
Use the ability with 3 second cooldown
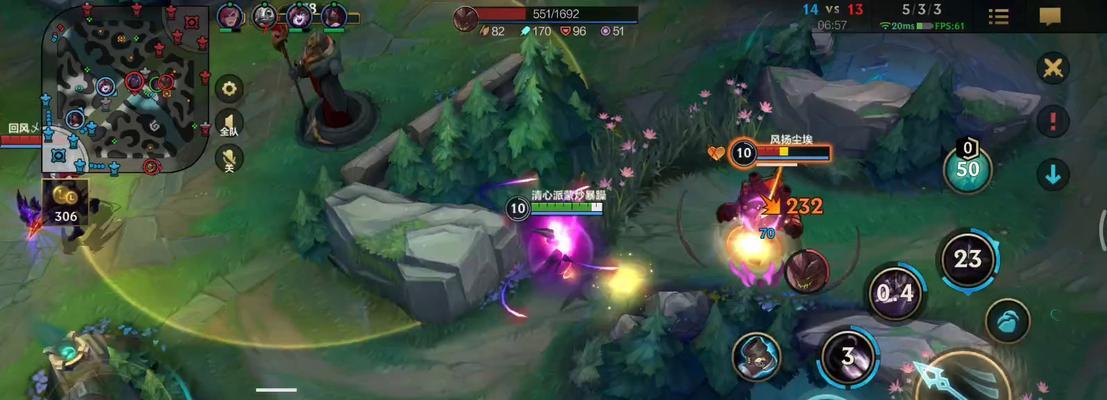coord(848,357)
